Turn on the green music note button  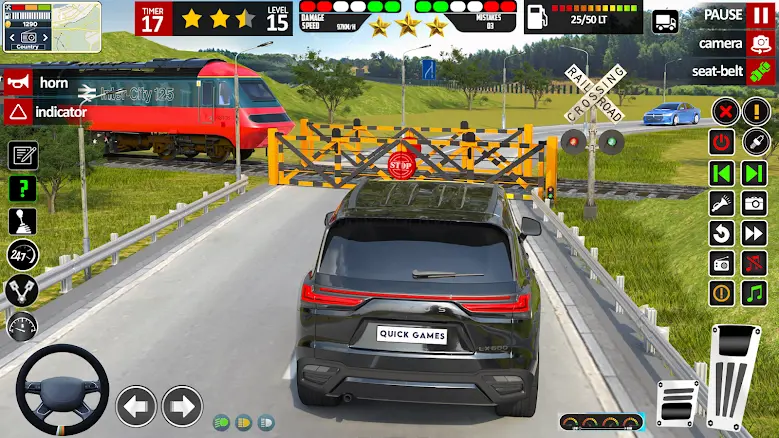(x=754, y=293)
